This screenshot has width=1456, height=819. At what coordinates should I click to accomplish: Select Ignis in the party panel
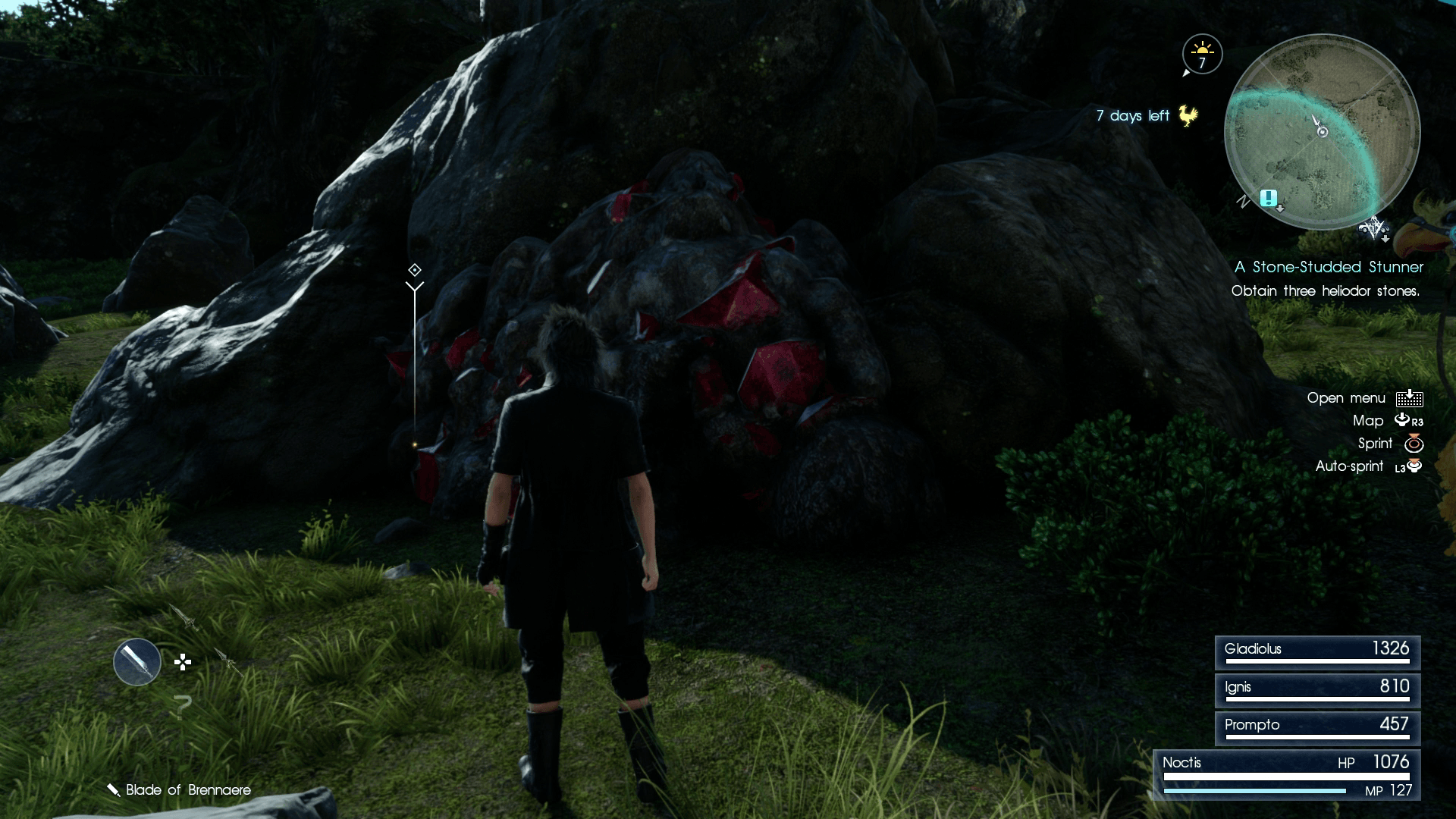tap(1317, 689)
